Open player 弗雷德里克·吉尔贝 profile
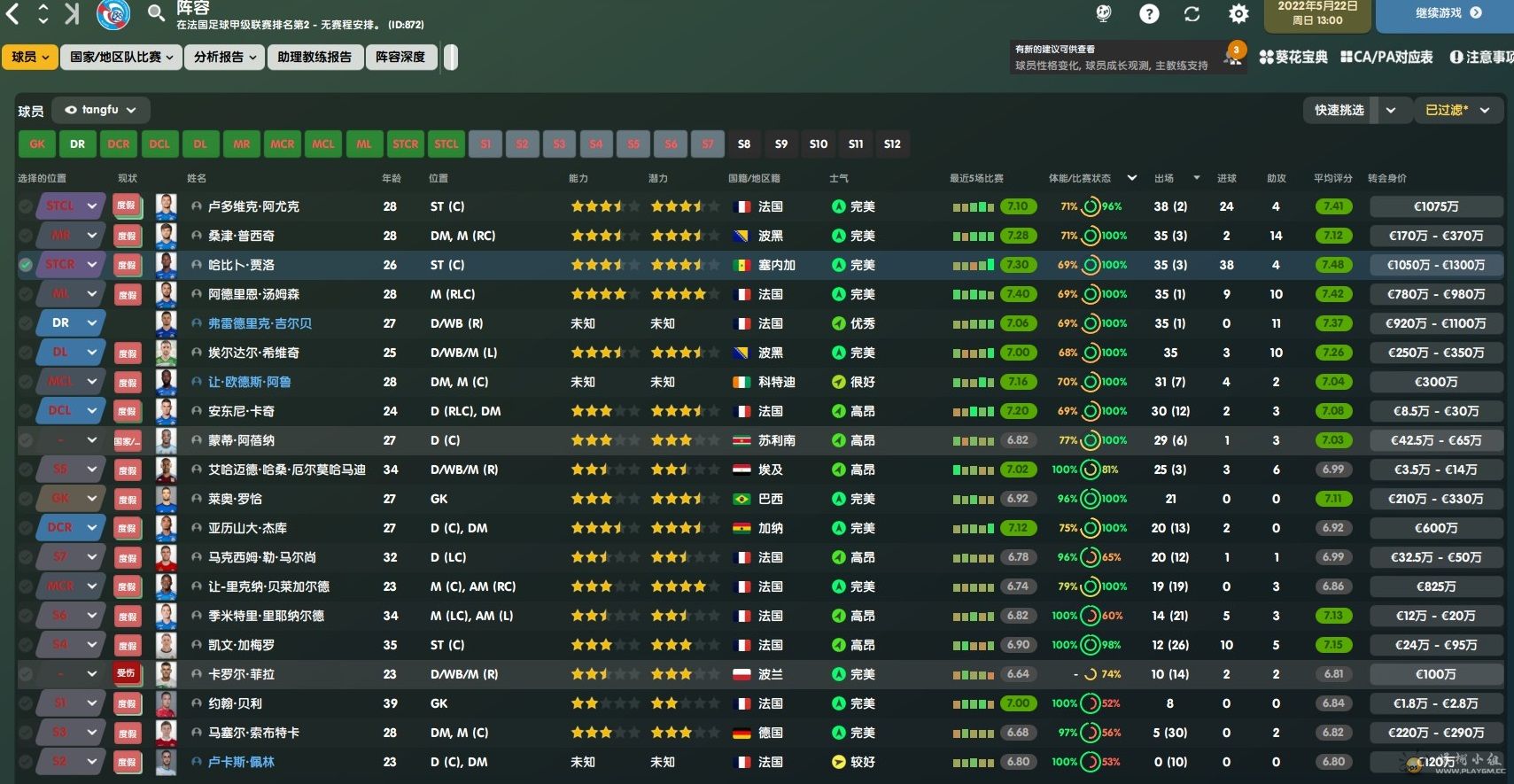 [x=260, y=323]
